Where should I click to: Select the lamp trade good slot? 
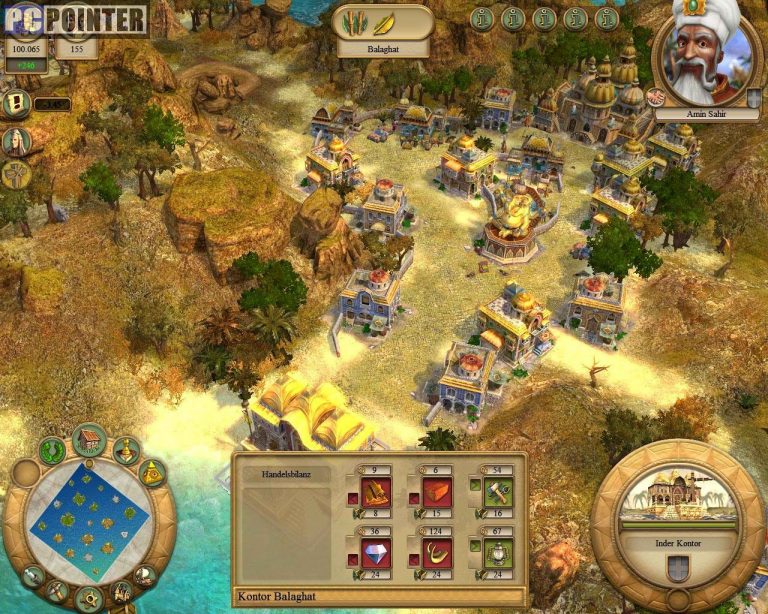498,553
